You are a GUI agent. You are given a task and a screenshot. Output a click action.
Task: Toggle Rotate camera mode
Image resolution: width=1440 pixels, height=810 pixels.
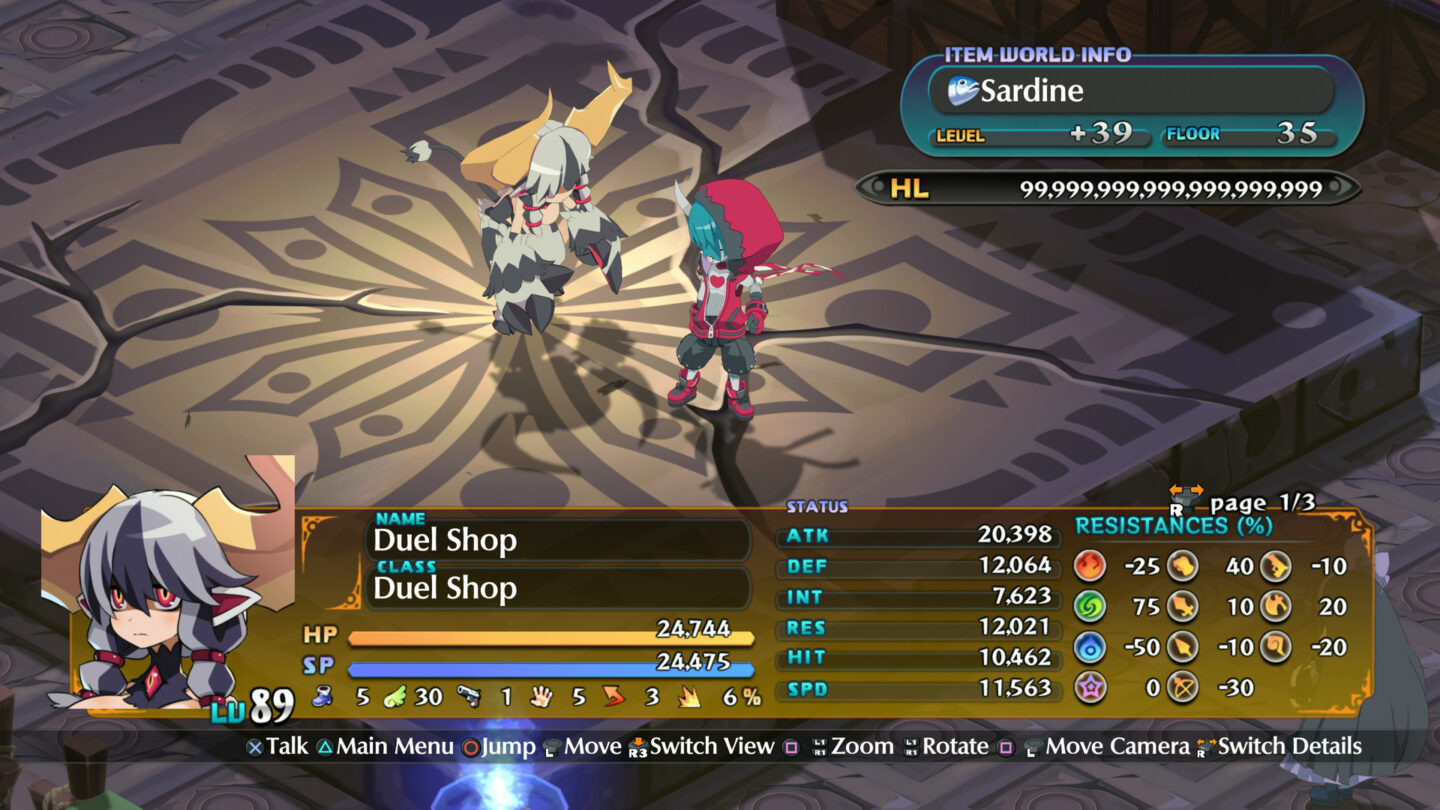[957, 746]
